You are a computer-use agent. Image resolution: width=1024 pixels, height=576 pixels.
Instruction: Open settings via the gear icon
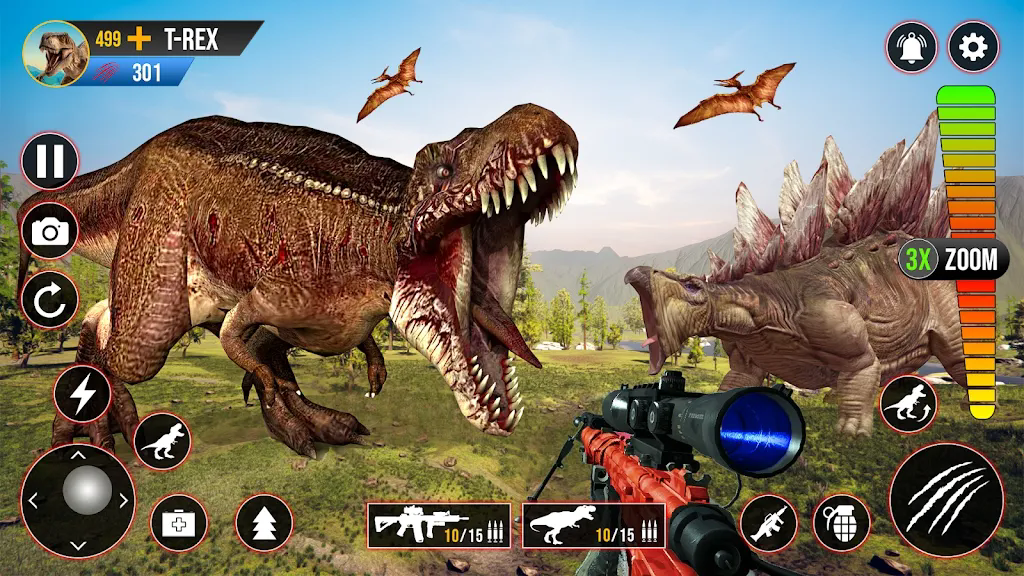(973, 46)
